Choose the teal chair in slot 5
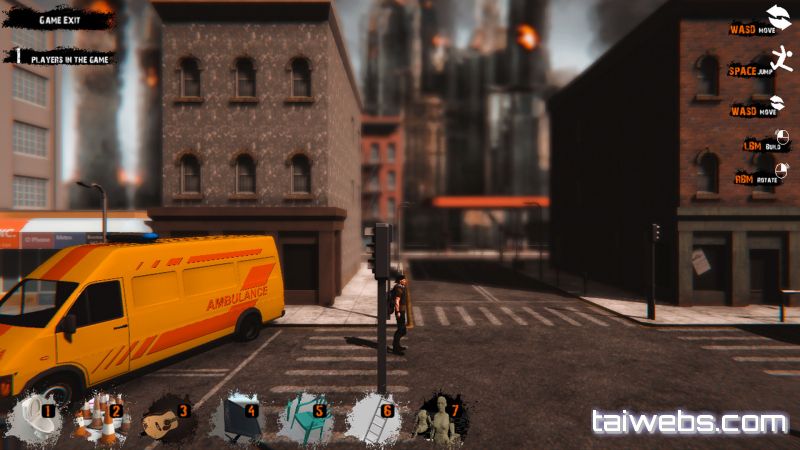Viewport: 800px width, 450px height. 304,418
